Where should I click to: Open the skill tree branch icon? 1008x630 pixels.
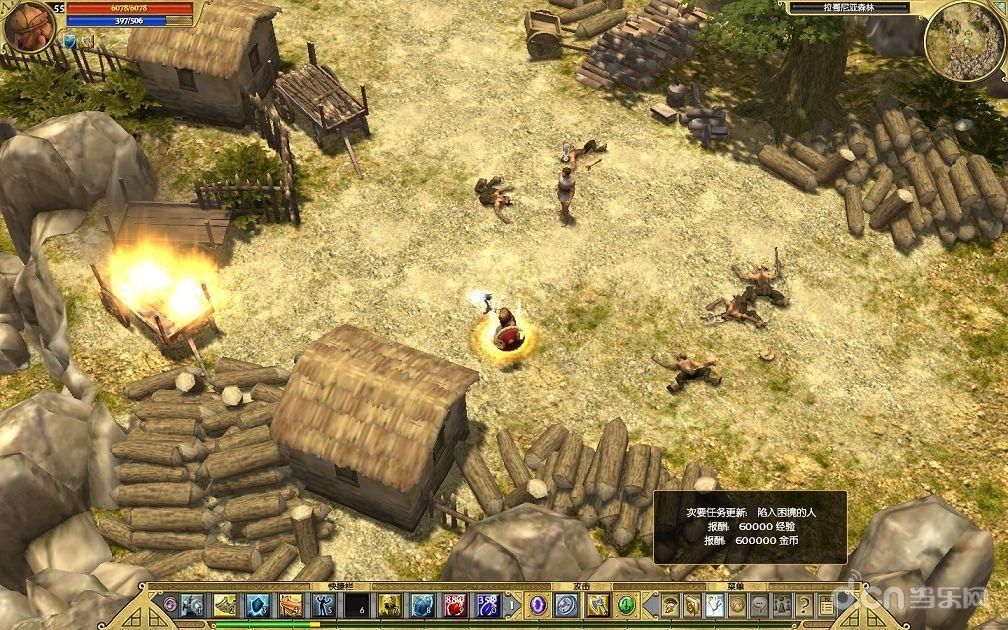[715, 605]
